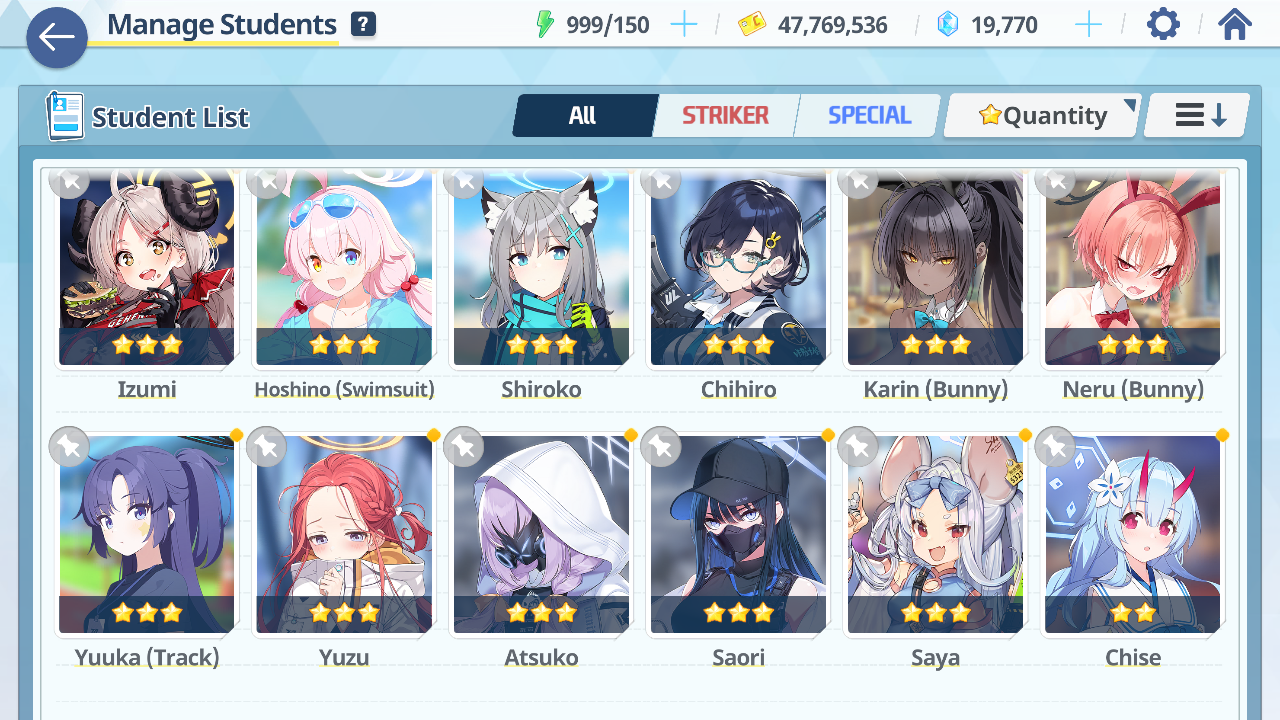
Task: Open the settings gear
Action: click(x=1163, y=25)
